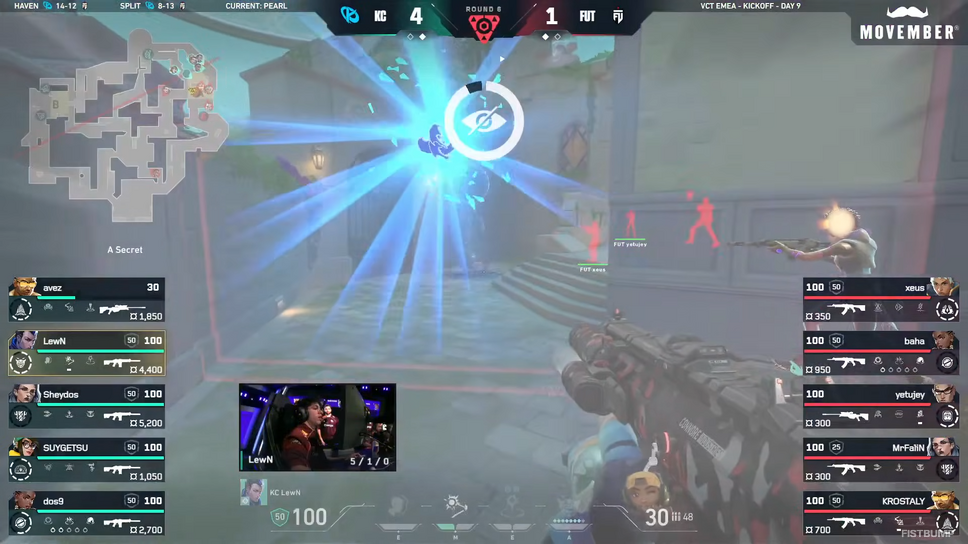The image size is (968, 544).
Task: Pick MrFaliN from the team list
Action: (x=881, y=459)
